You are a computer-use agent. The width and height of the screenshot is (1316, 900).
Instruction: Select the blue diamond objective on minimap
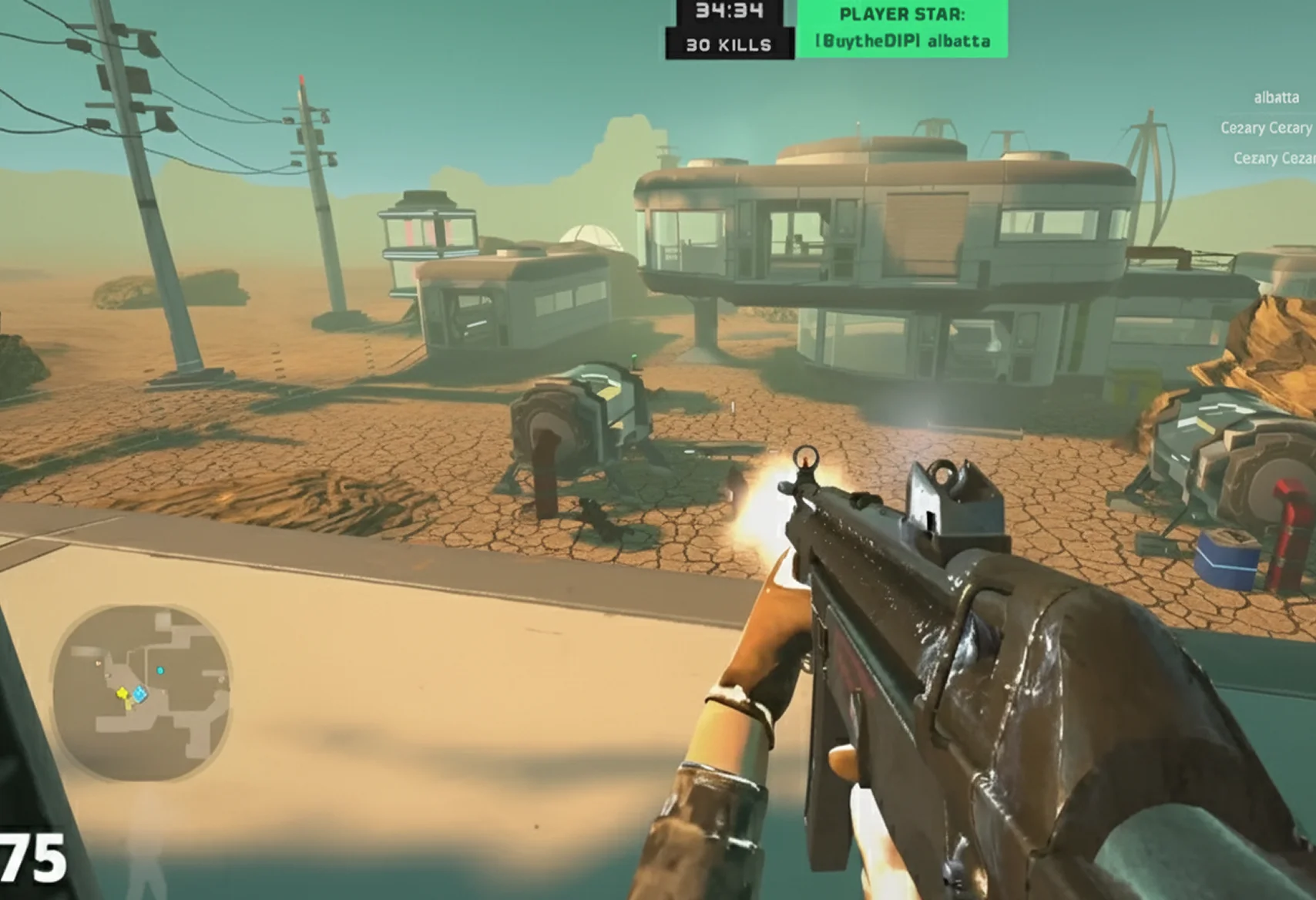139,693
